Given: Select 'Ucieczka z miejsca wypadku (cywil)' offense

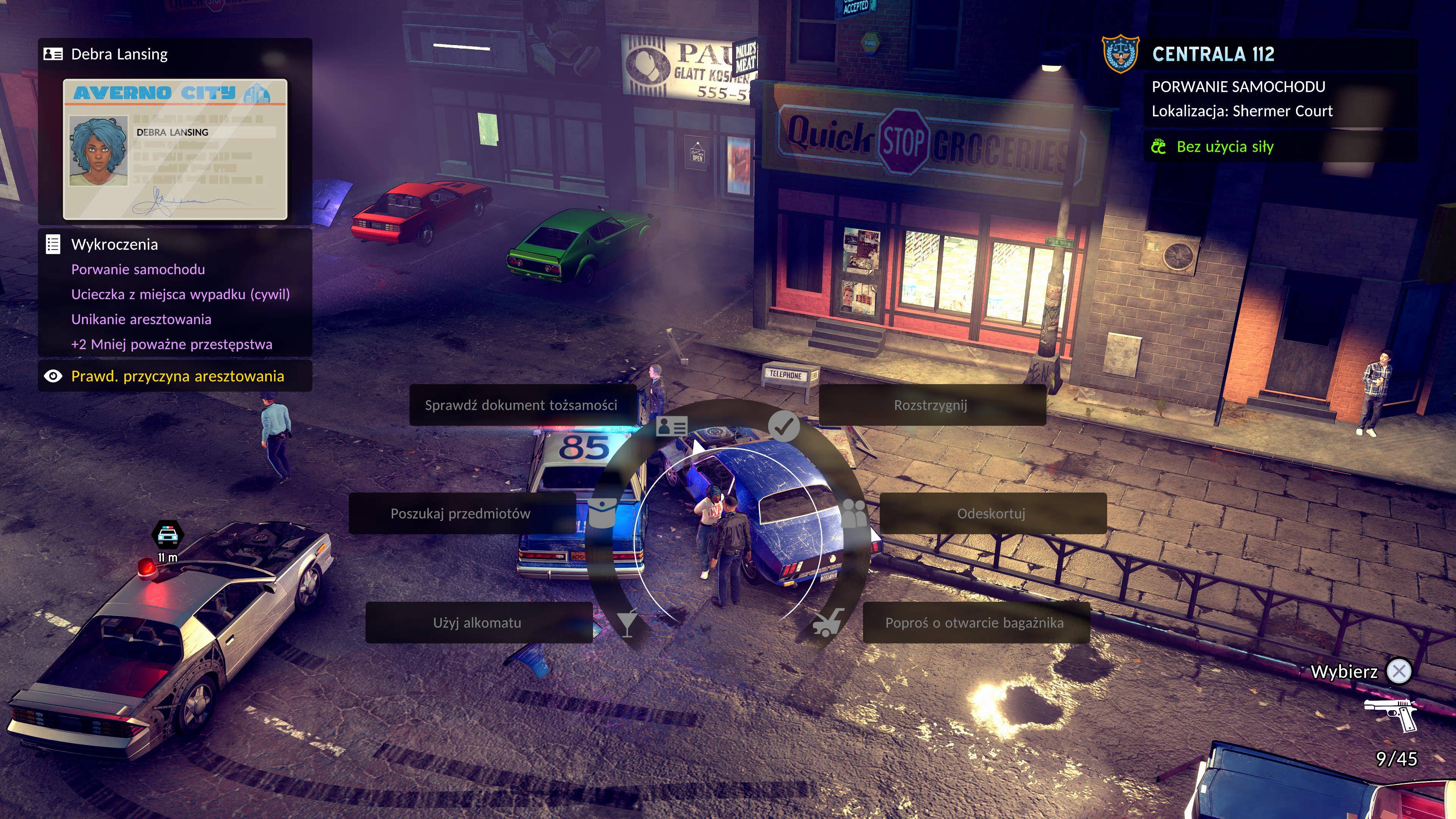Looking at the screenshot, I should (x=180, y=295).
